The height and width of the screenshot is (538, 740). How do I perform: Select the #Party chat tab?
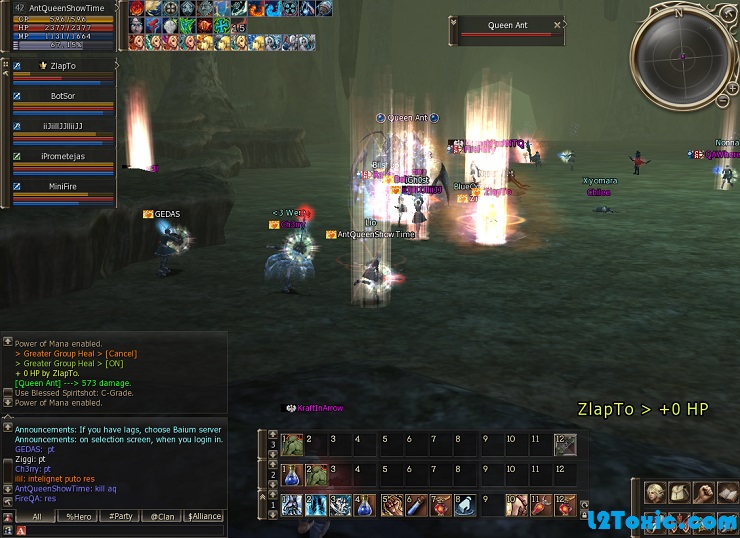click(x=120, y=516)
